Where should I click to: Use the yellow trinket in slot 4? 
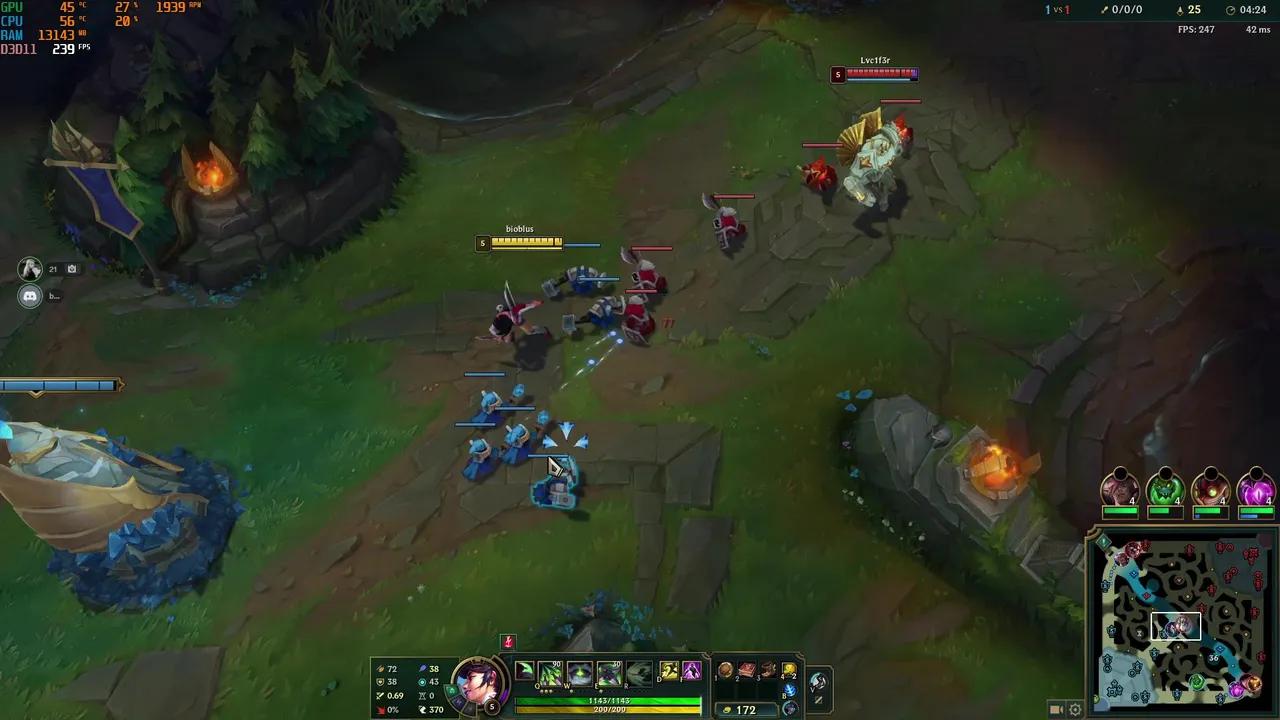pos(789,670)
